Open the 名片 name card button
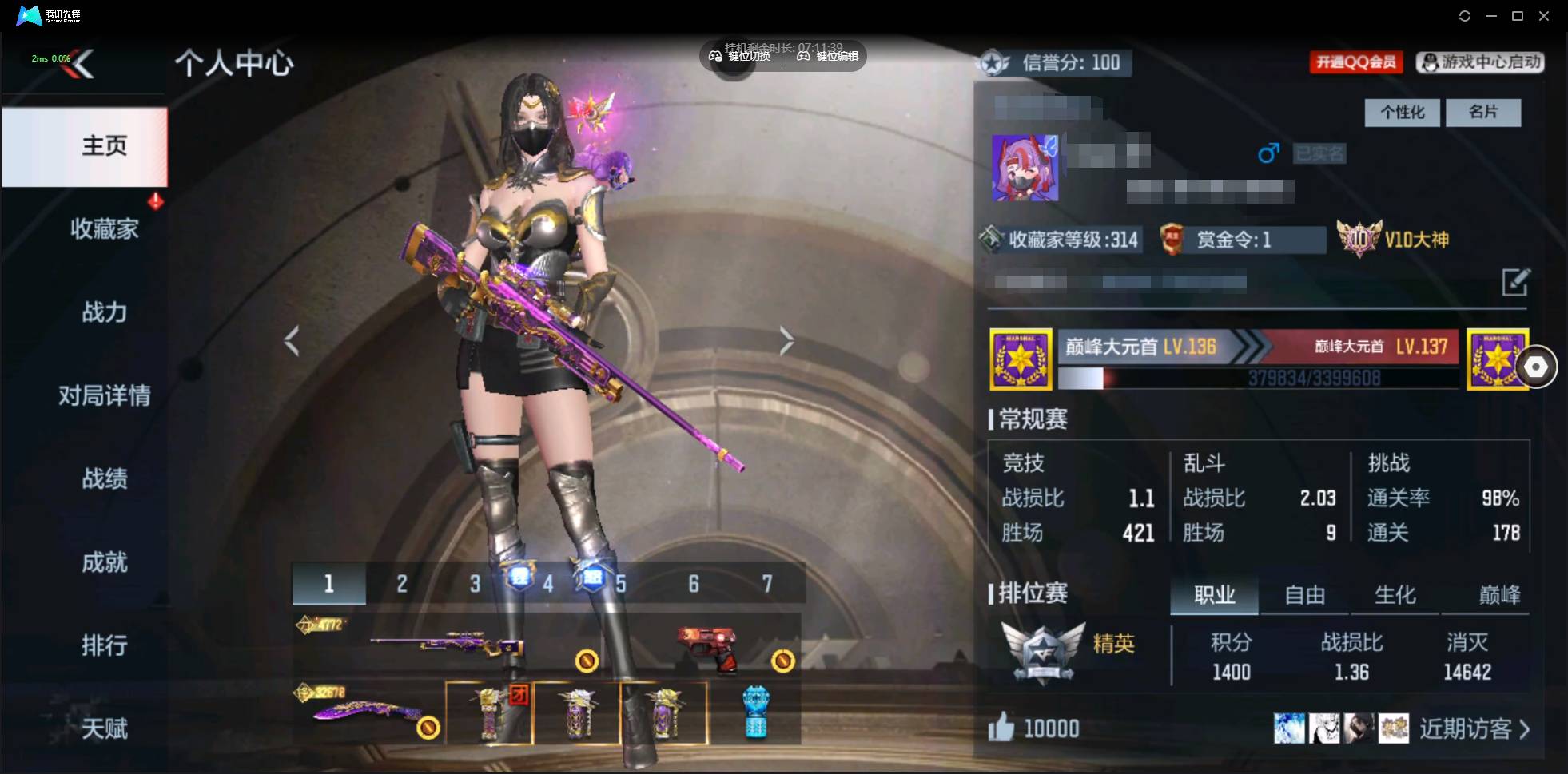Viewport: 1568px width, 774px height. pyautogui.click(x=1483, y=113)
